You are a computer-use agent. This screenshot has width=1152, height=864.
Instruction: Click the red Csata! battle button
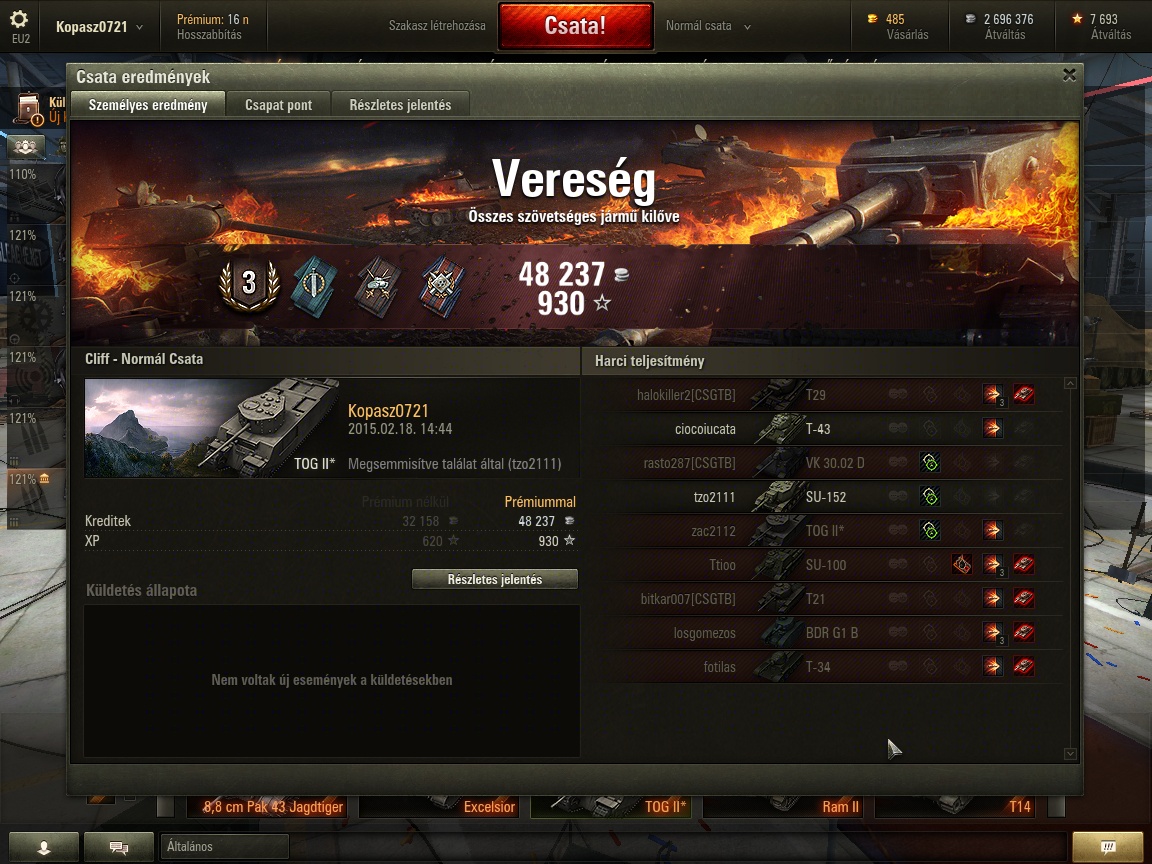[575, 26]
